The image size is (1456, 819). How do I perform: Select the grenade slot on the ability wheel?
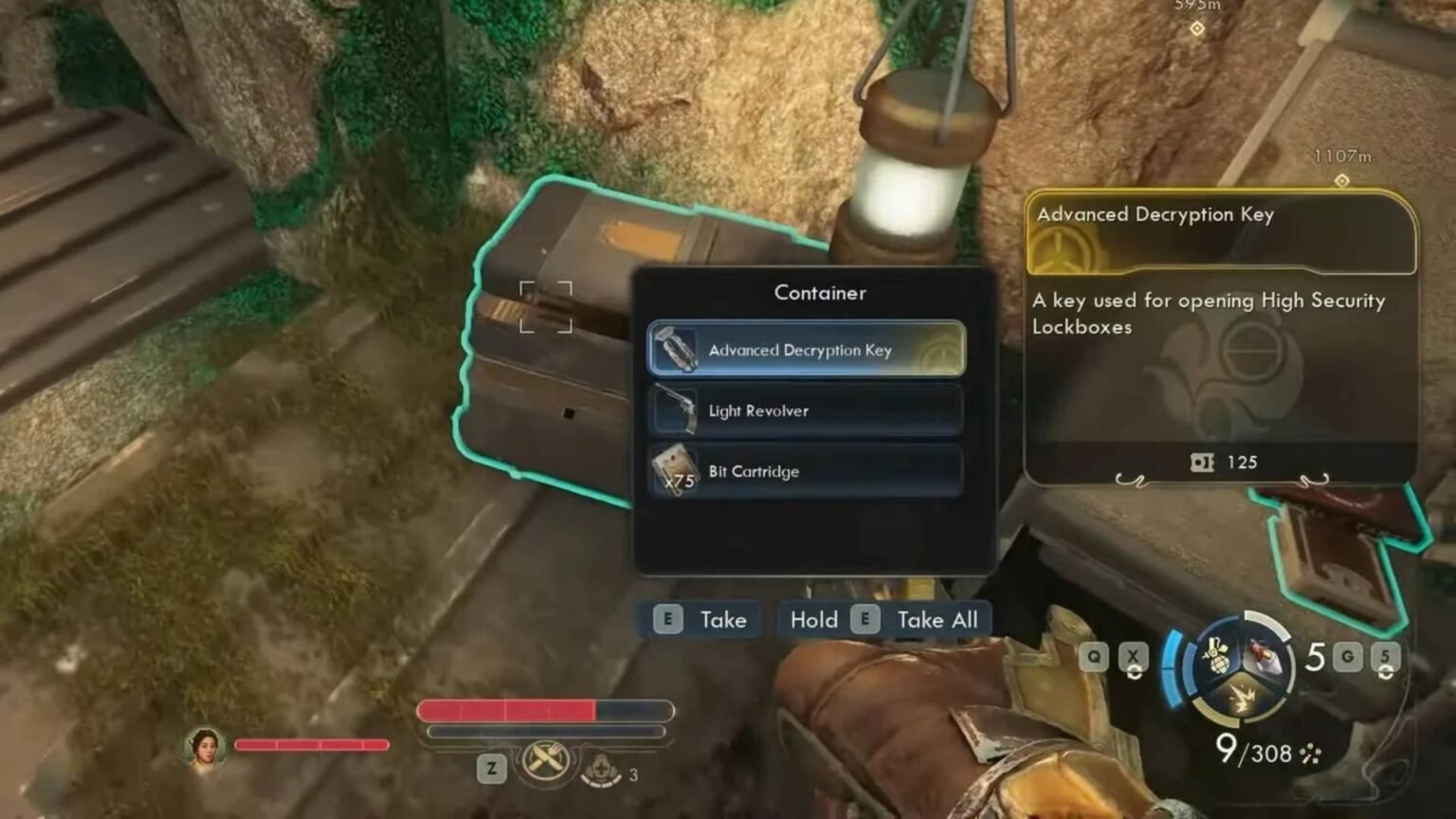click(x=1216, y=655)
